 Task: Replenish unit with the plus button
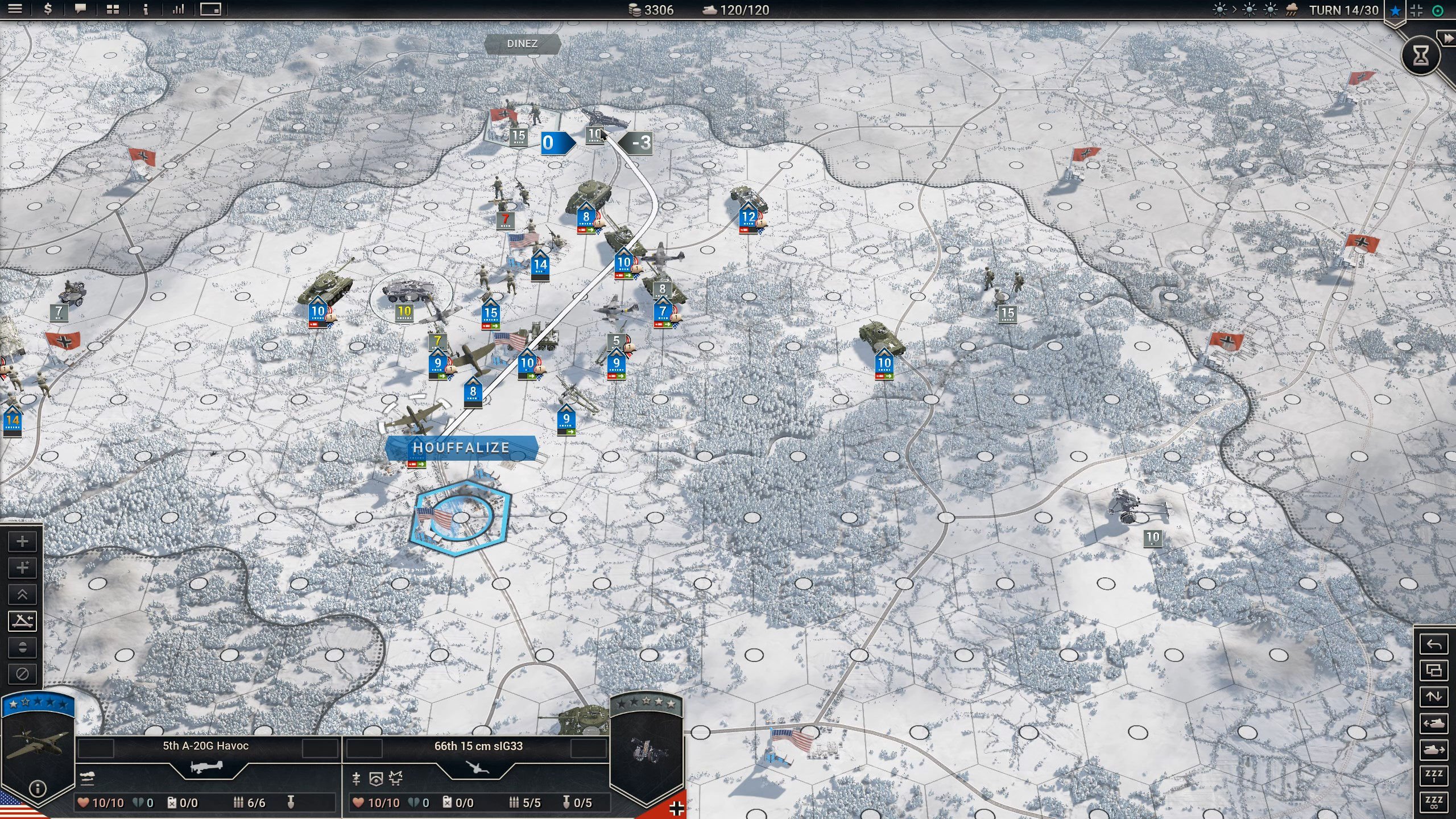pos(22,541)
